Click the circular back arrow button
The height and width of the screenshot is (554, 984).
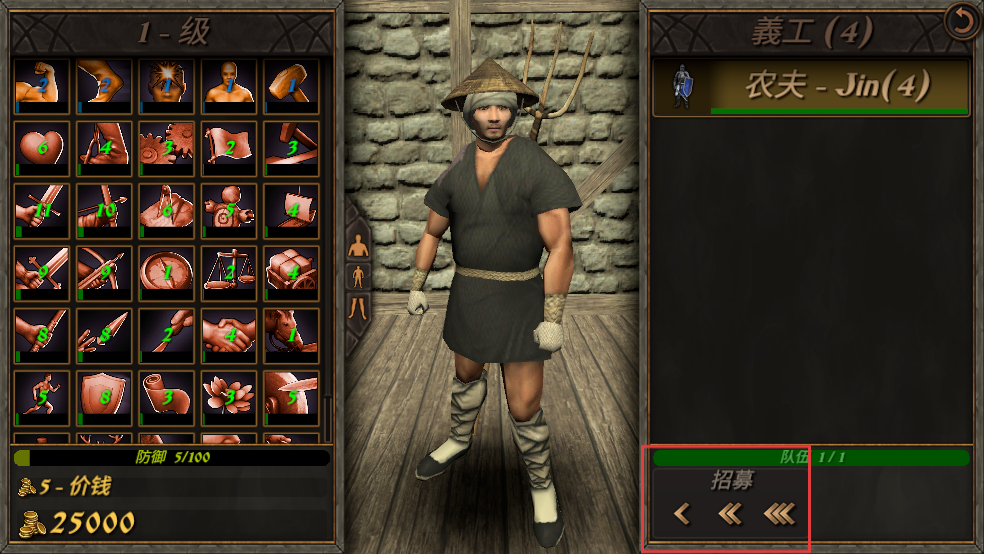(x=962, y=22)
